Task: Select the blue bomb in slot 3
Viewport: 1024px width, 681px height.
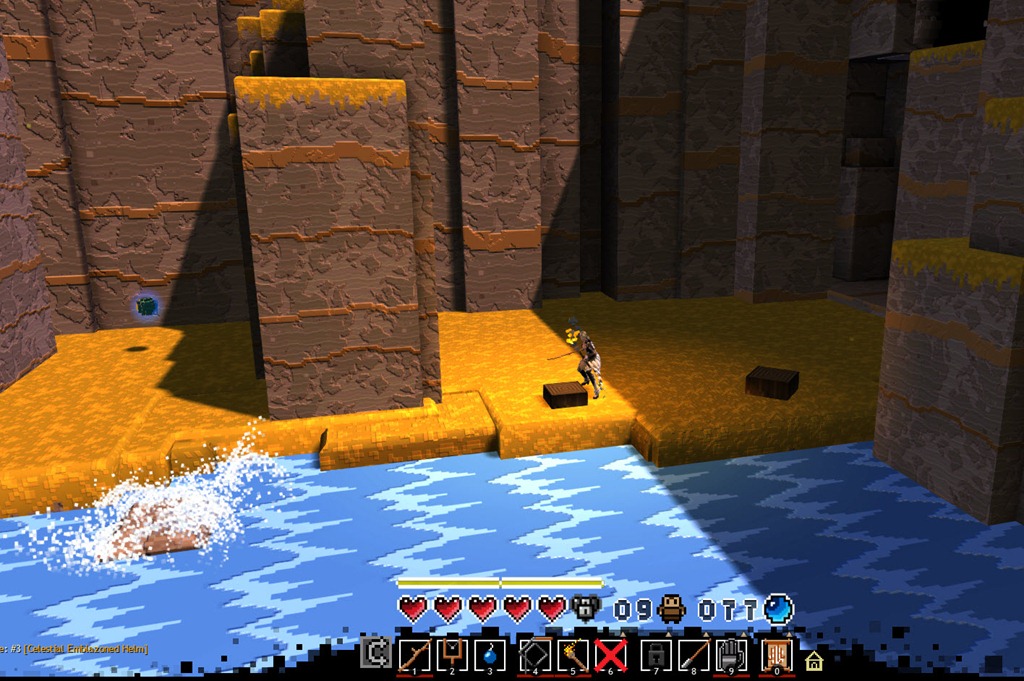Action: (x=490, y=655)
